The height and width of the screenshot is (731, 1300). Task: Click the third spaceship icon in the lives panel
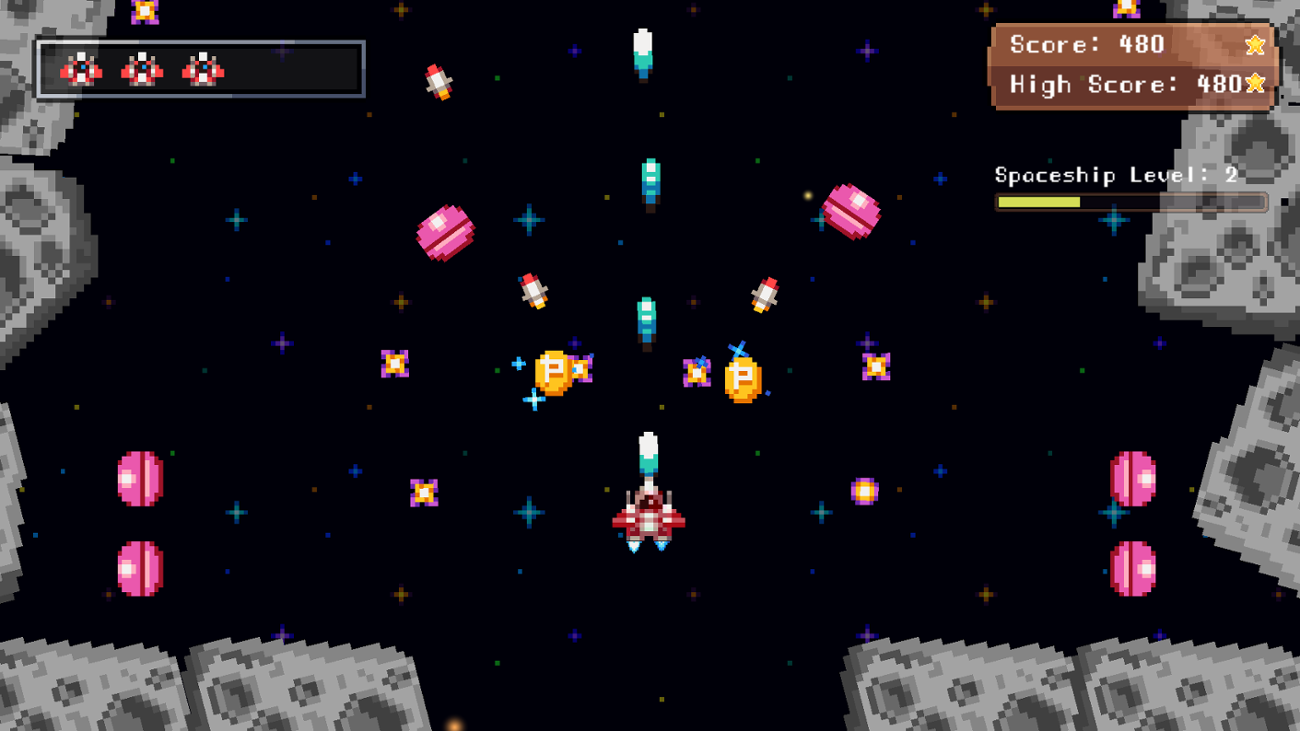pos(203,68)
